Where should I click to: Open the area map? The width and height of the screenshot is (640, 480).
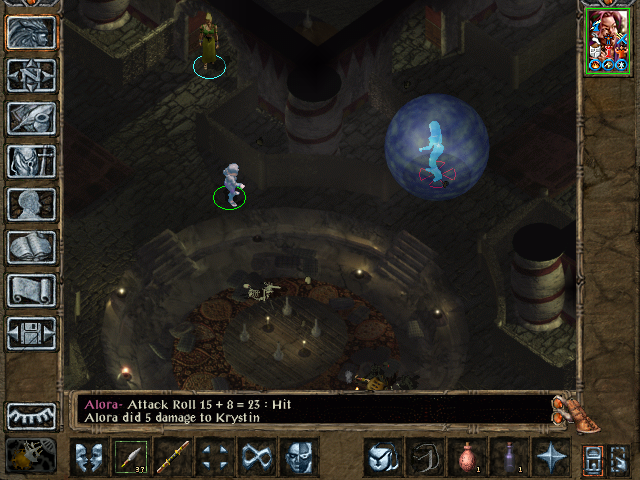31,75
